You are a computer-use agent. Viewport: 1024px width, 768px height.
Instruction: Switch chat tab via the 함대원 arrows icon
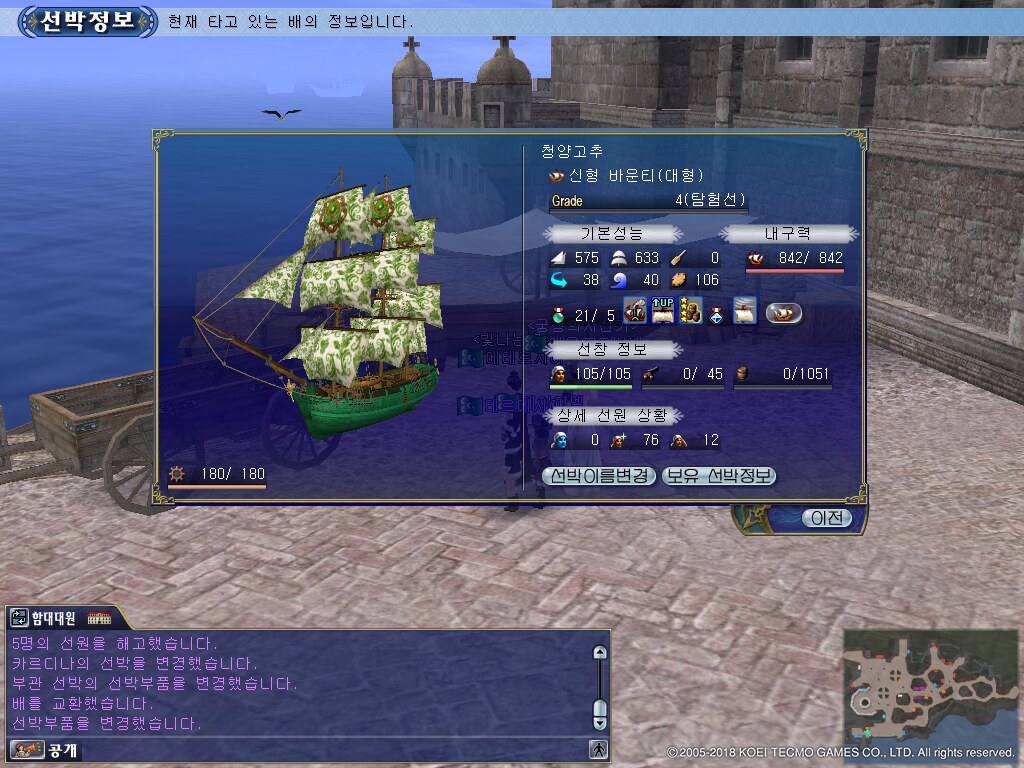pyautogui.click(x=19, y=618)
